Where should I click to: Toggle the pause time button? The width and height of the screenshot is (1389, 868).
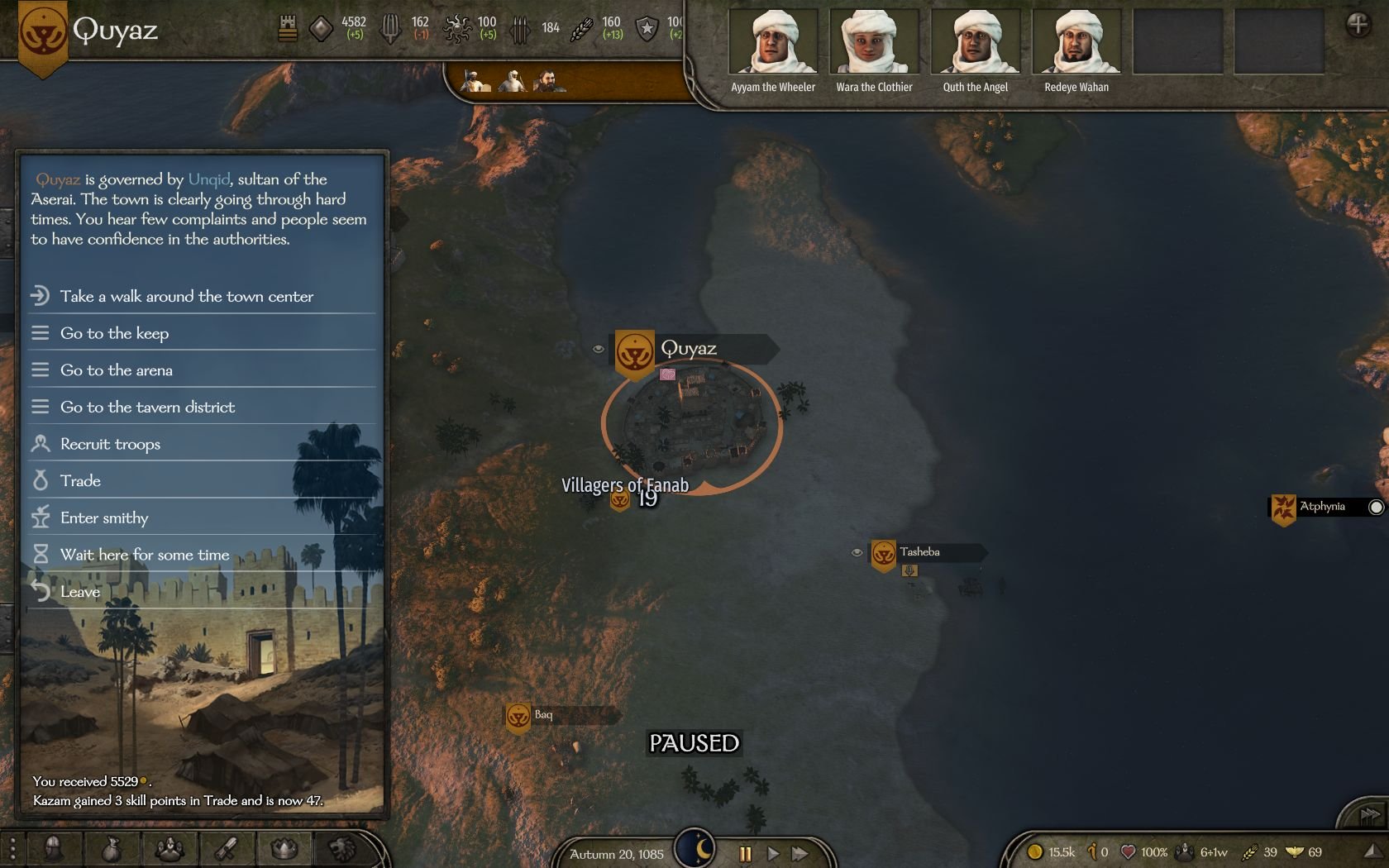click(745, 854)
